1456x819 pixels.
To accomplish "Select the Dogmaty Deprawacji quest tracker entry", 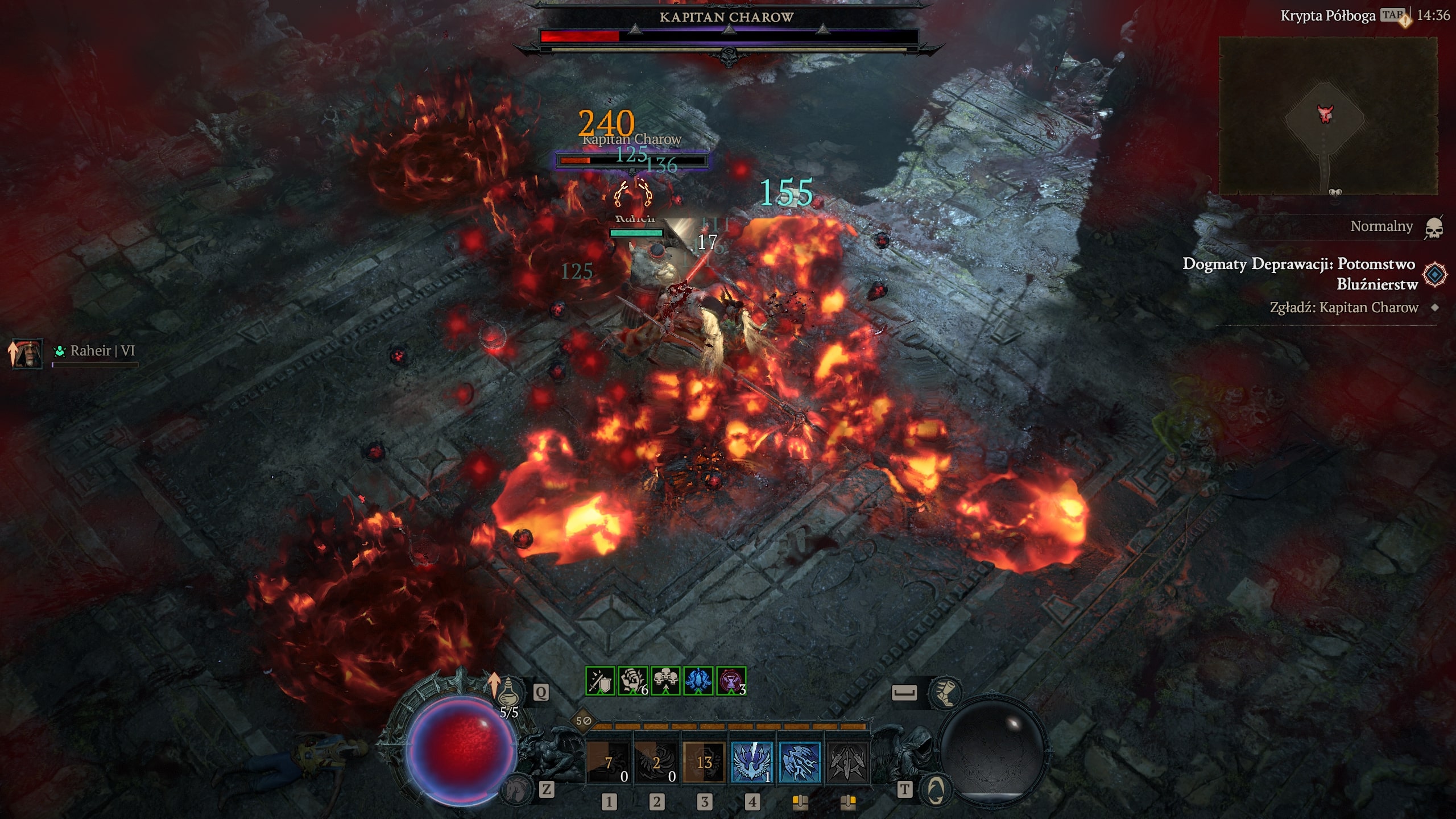I will coord(1299,273).
